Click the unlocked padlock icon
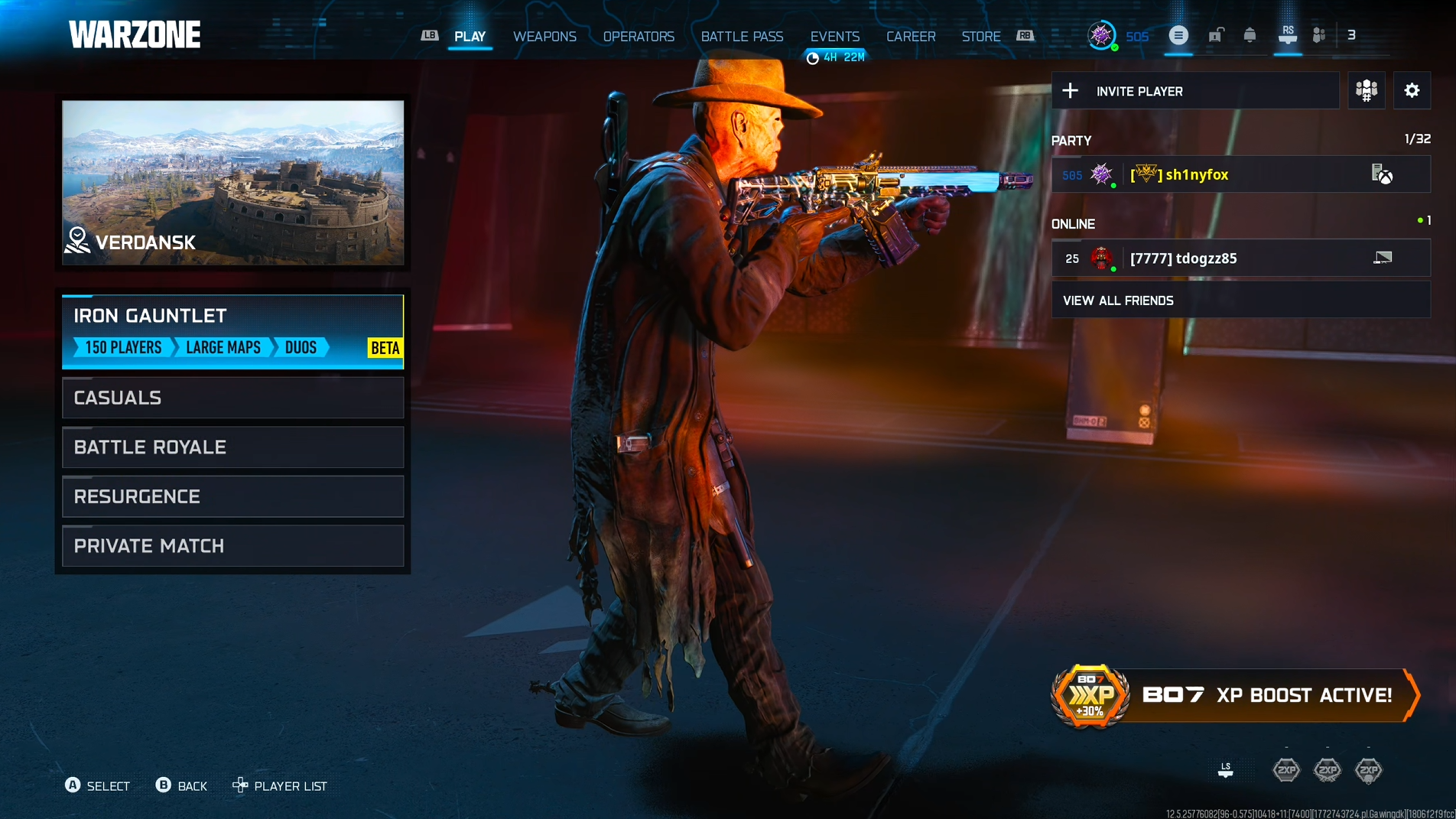1456x819 pixels. [1215, 35]
